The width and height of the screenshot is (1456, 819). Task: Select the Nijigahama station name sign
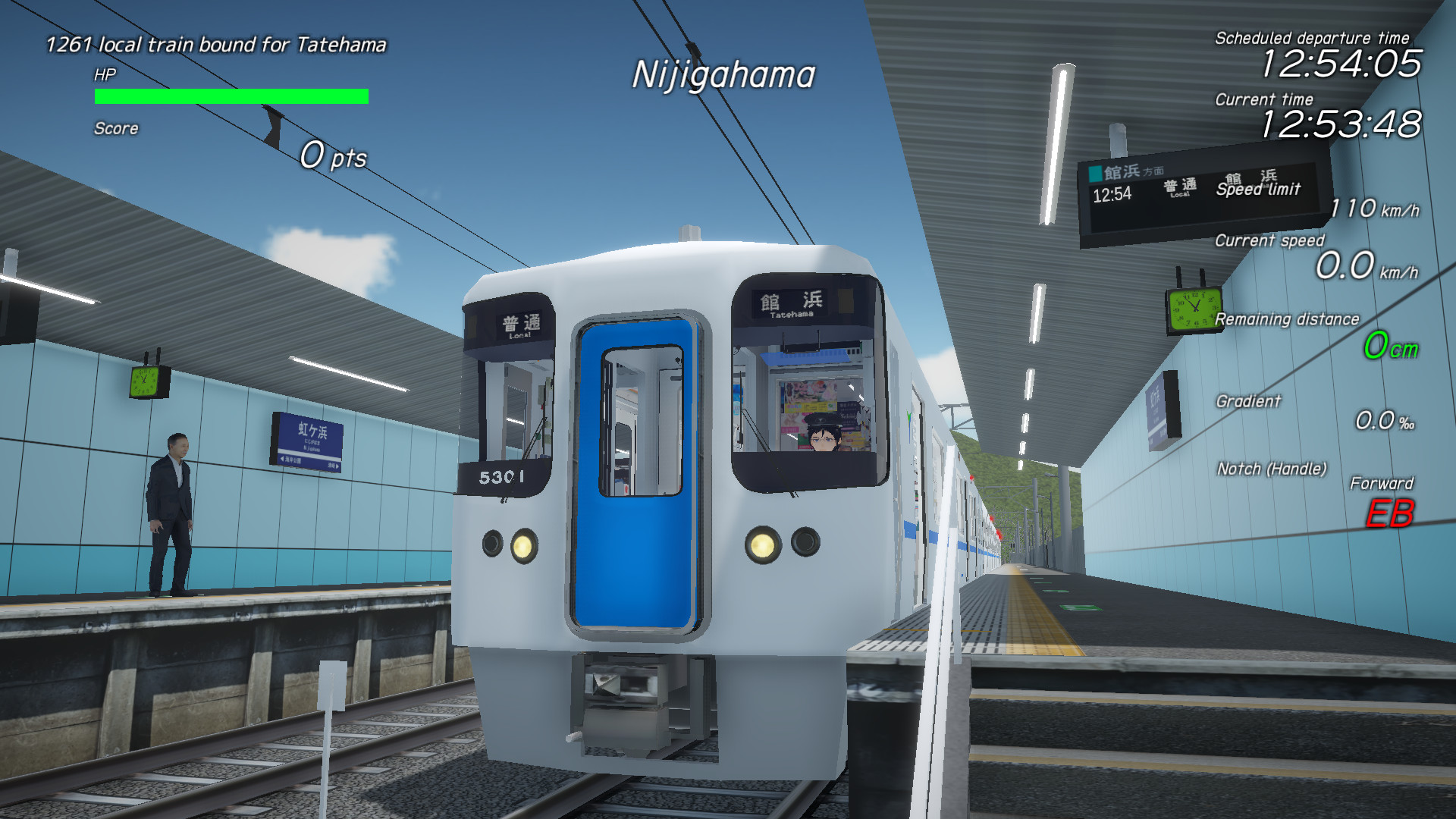pyautogui.click(x=723, y=74)
